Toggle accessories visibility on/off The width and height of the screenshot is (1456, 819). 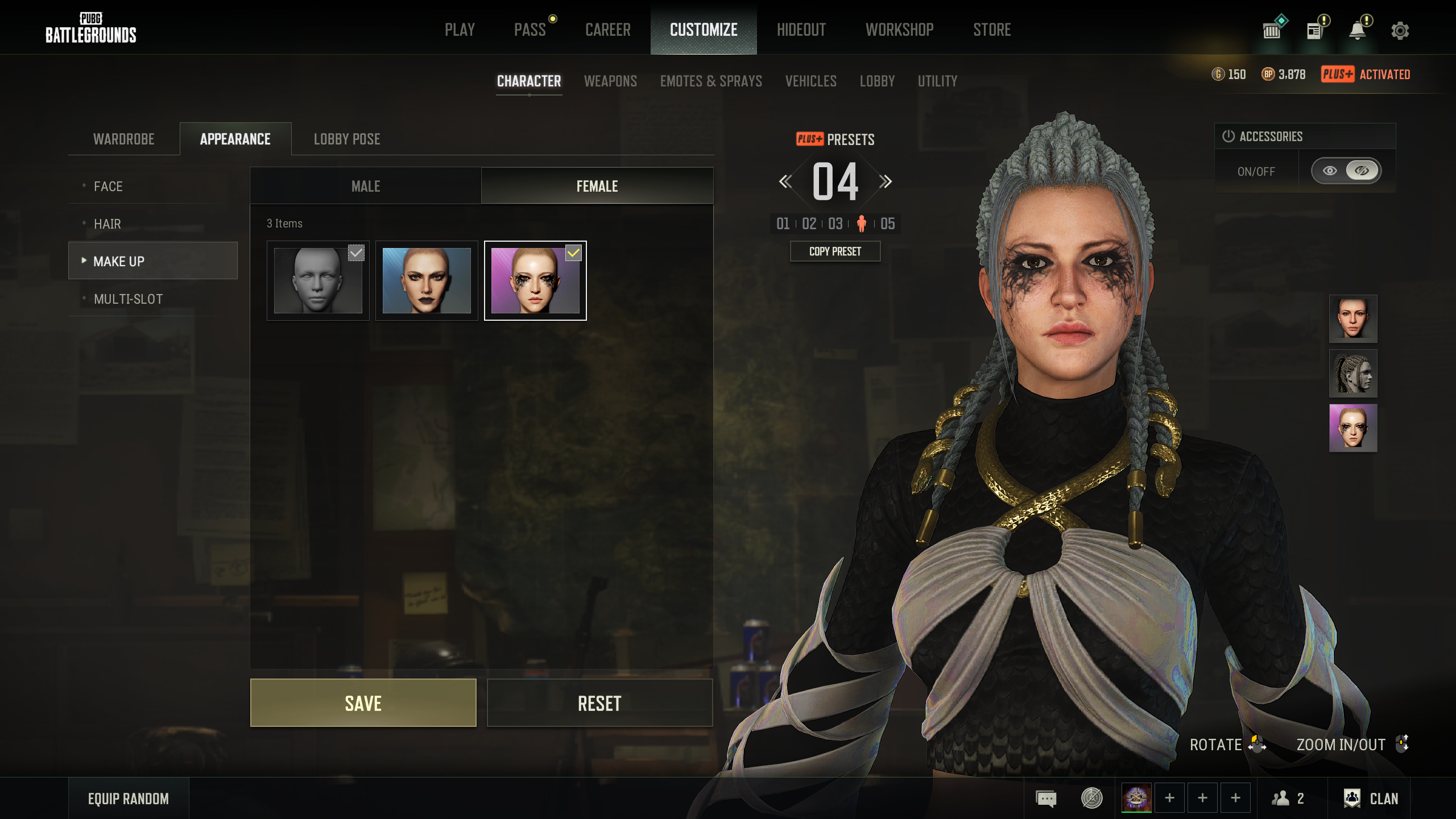1346,171
